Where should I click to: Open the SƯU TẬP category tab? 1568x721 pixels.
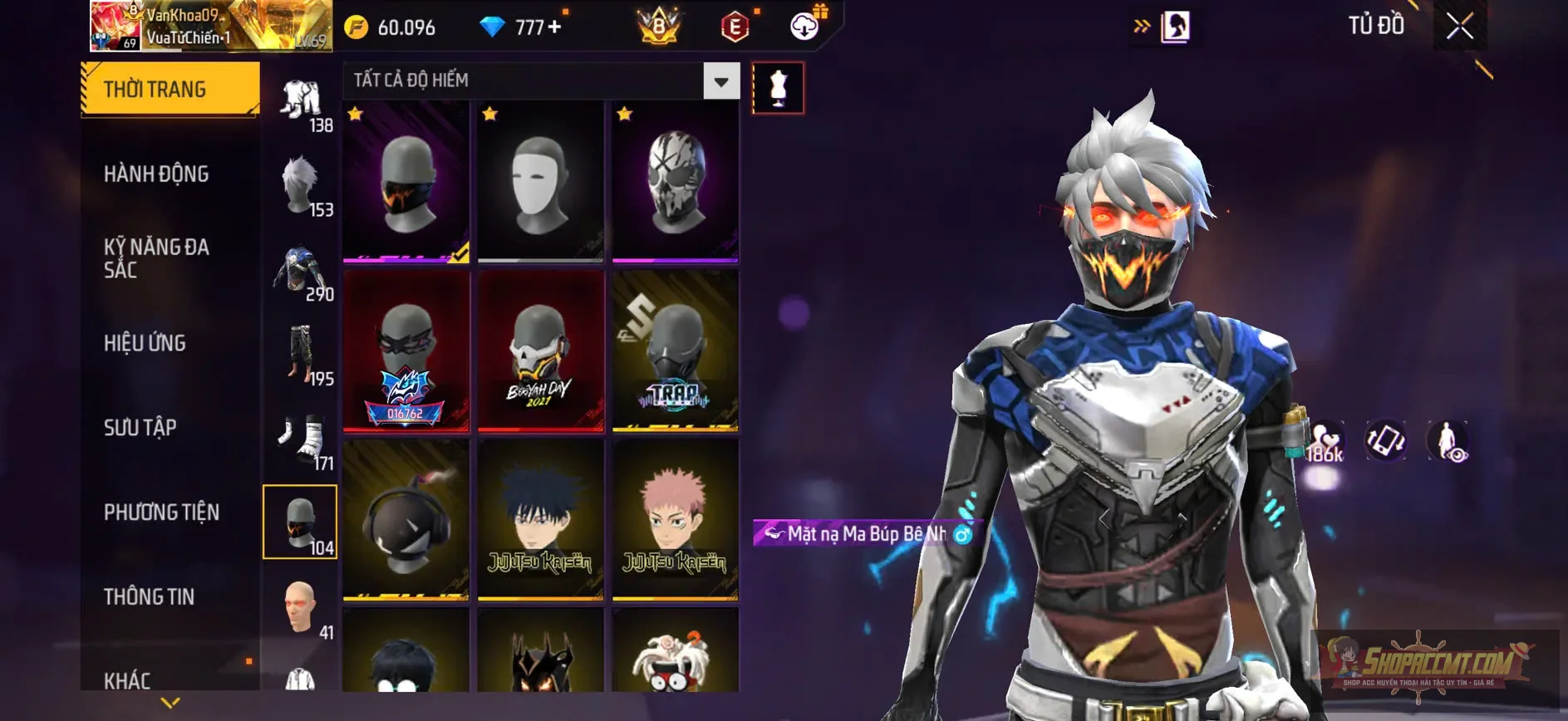point(142,428)
